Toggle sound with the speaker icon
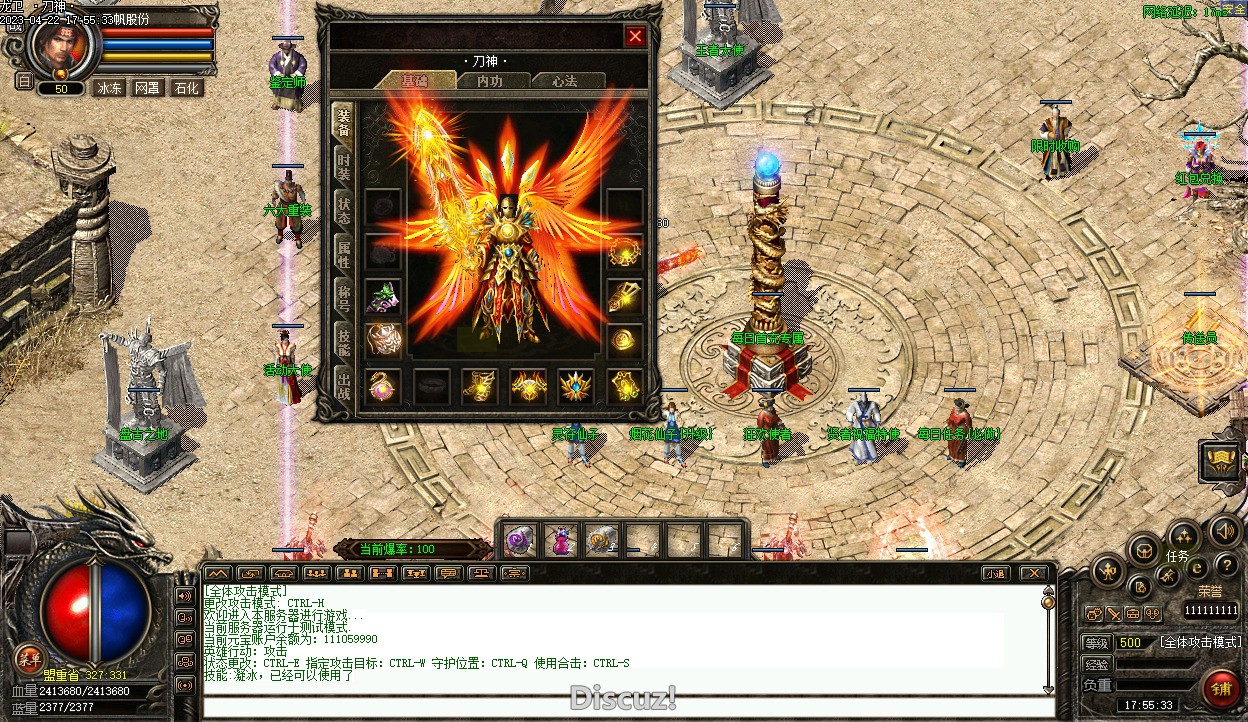Viewport: 1248px width, 722px height. 1223,531
